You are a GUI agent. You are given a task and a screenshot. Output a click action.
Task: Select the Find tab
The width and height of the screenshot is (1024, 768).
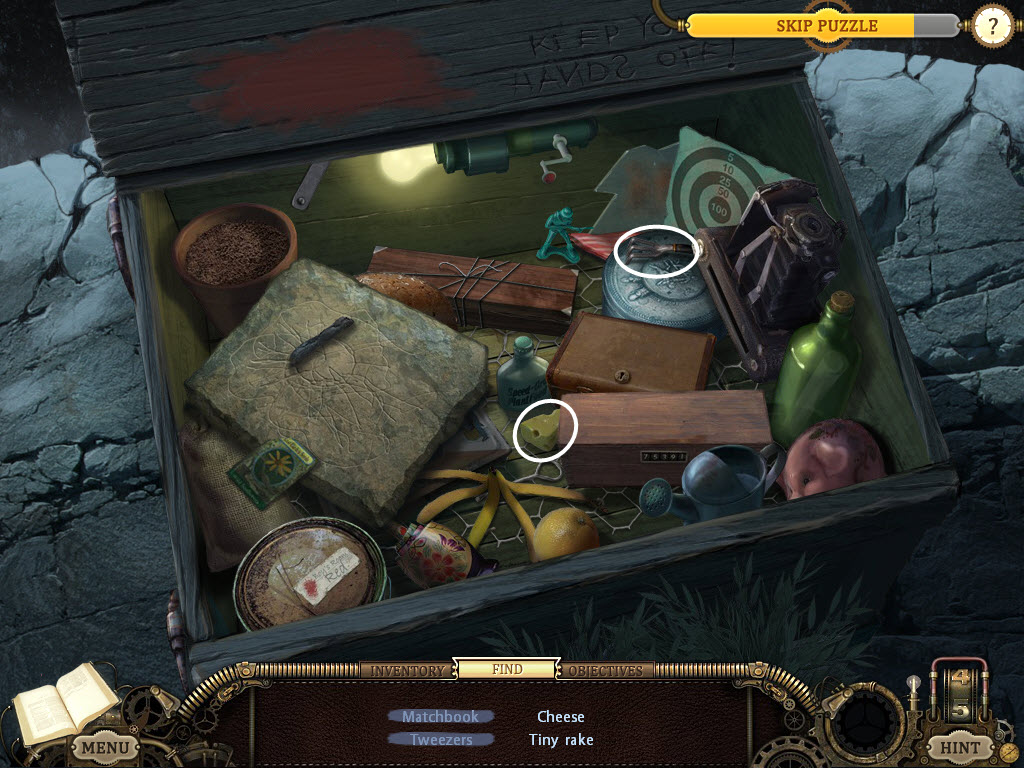(506, 669)
